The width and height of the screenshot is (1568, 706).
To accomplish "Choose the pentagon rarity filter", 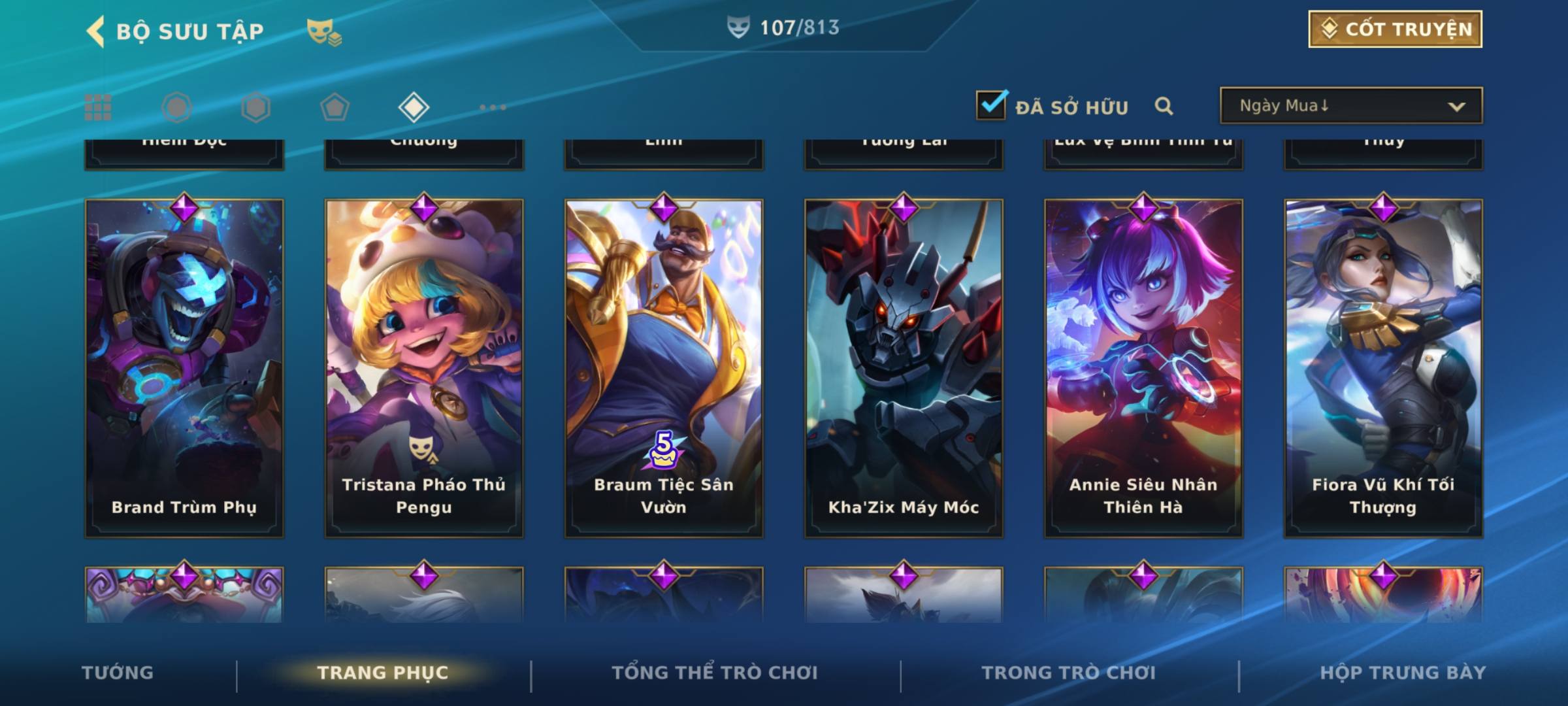I will [x=335, y=107].
